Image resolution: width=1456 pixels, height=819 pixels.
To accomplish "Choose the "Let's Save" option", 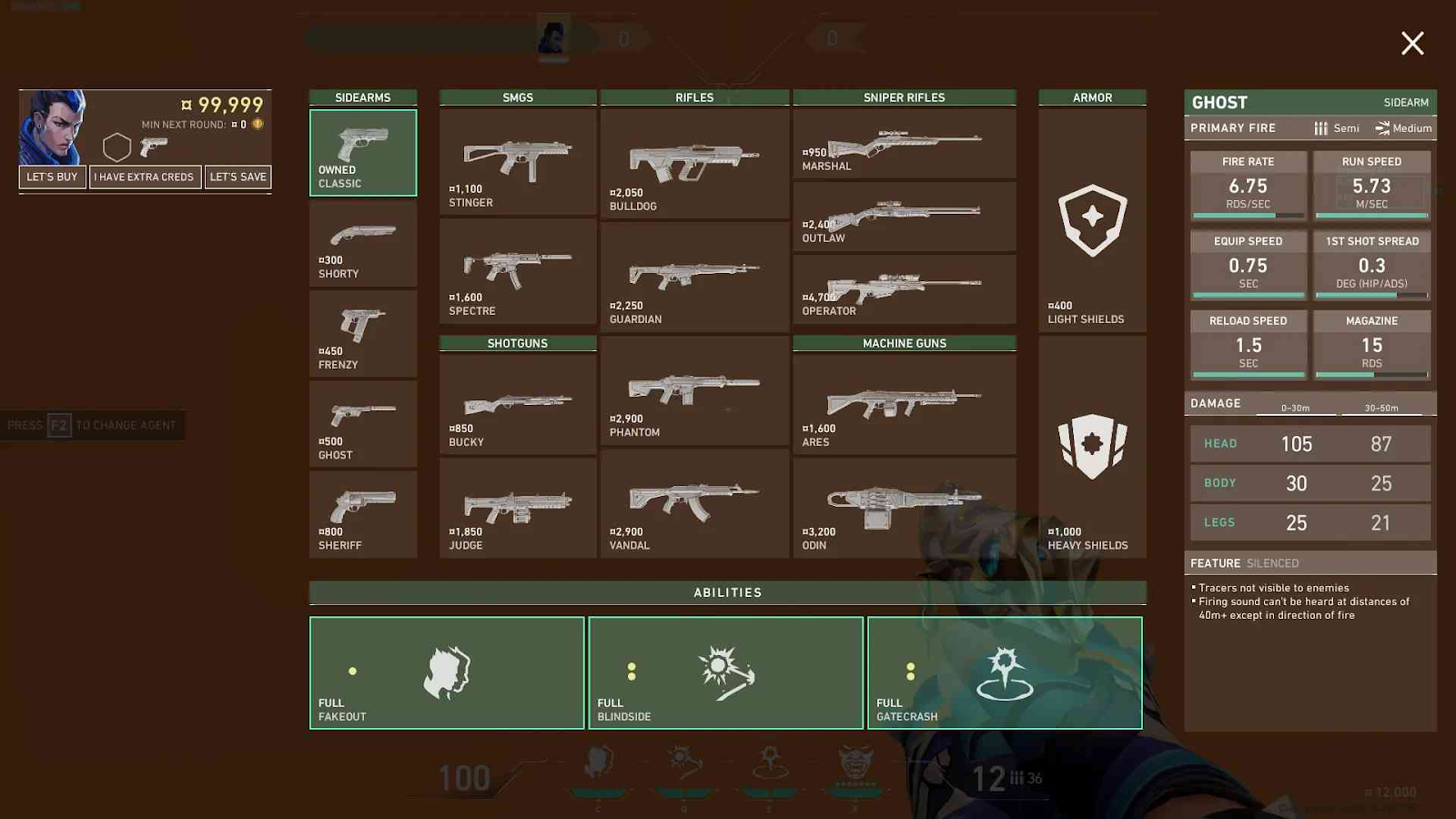I will pyautogui.click(x=238, y=177).
